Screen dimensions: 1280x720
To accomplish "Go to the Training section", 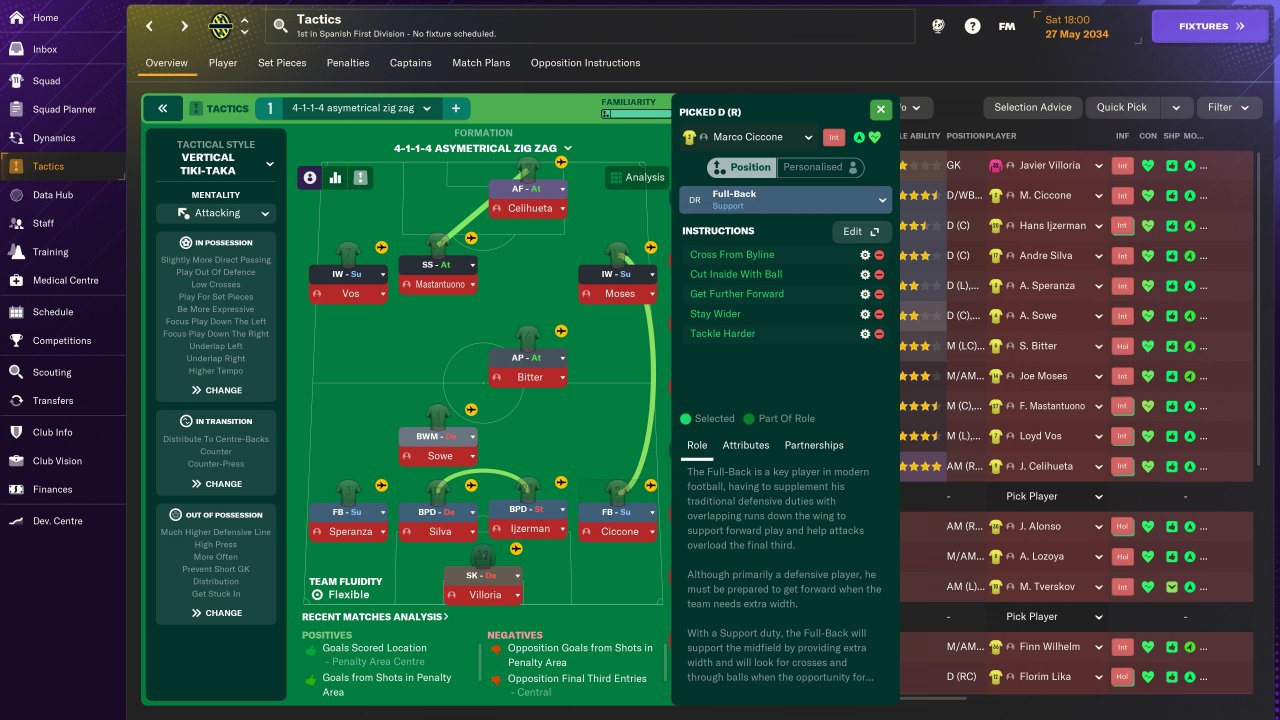I will pos(50,252).
